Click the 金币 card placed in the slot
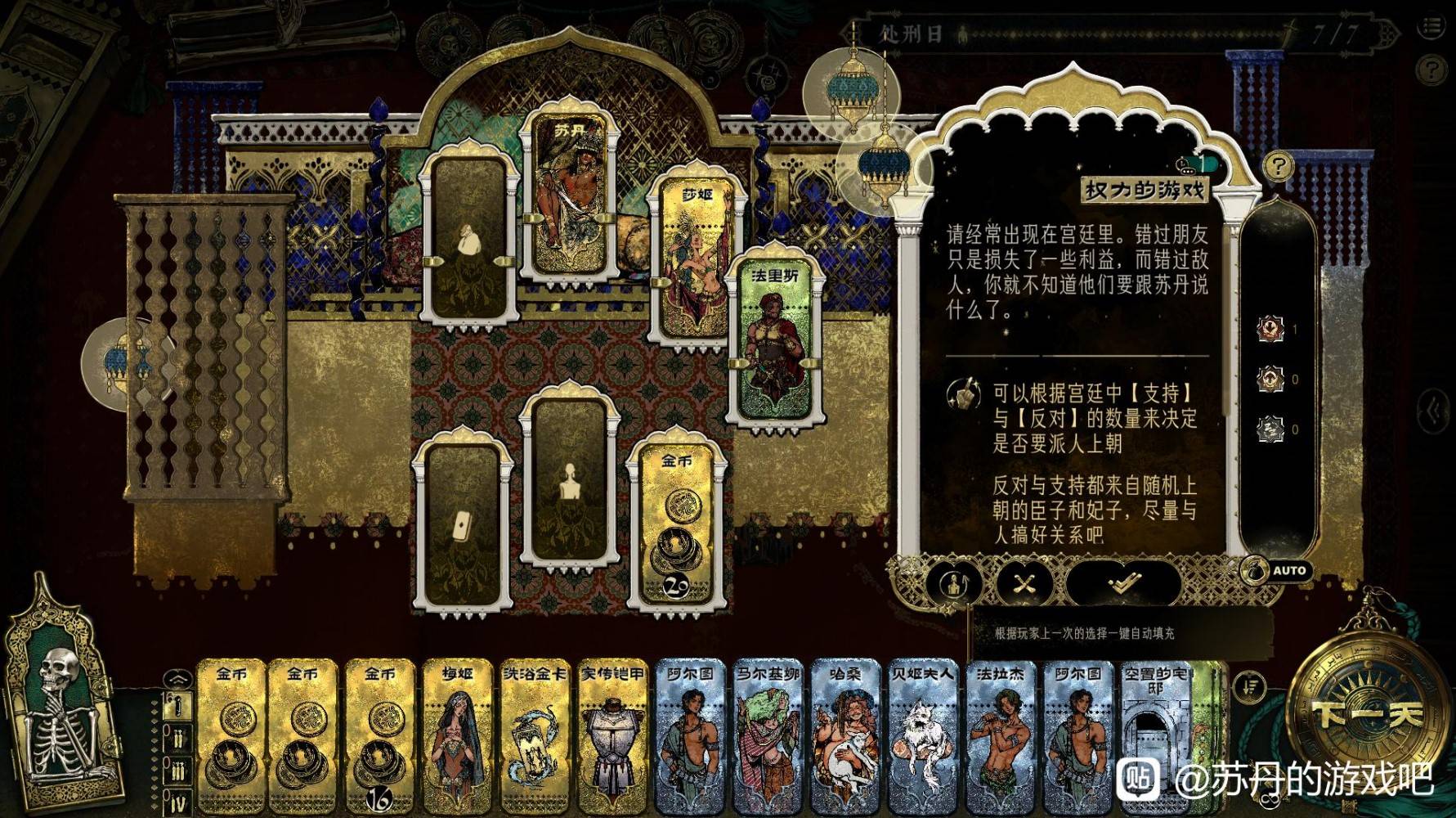 677,528
